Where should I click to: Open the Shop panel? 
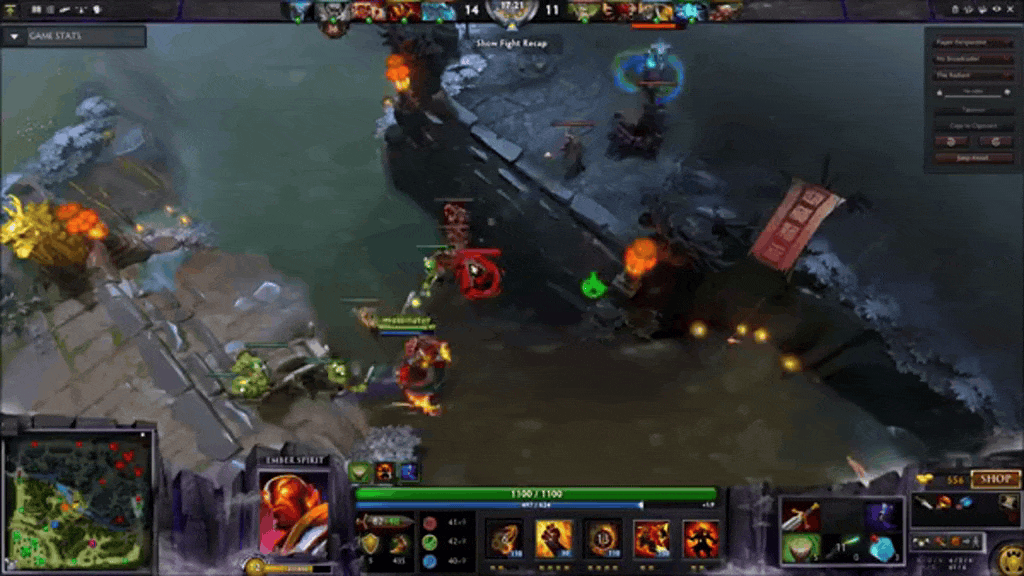[994, 479]
